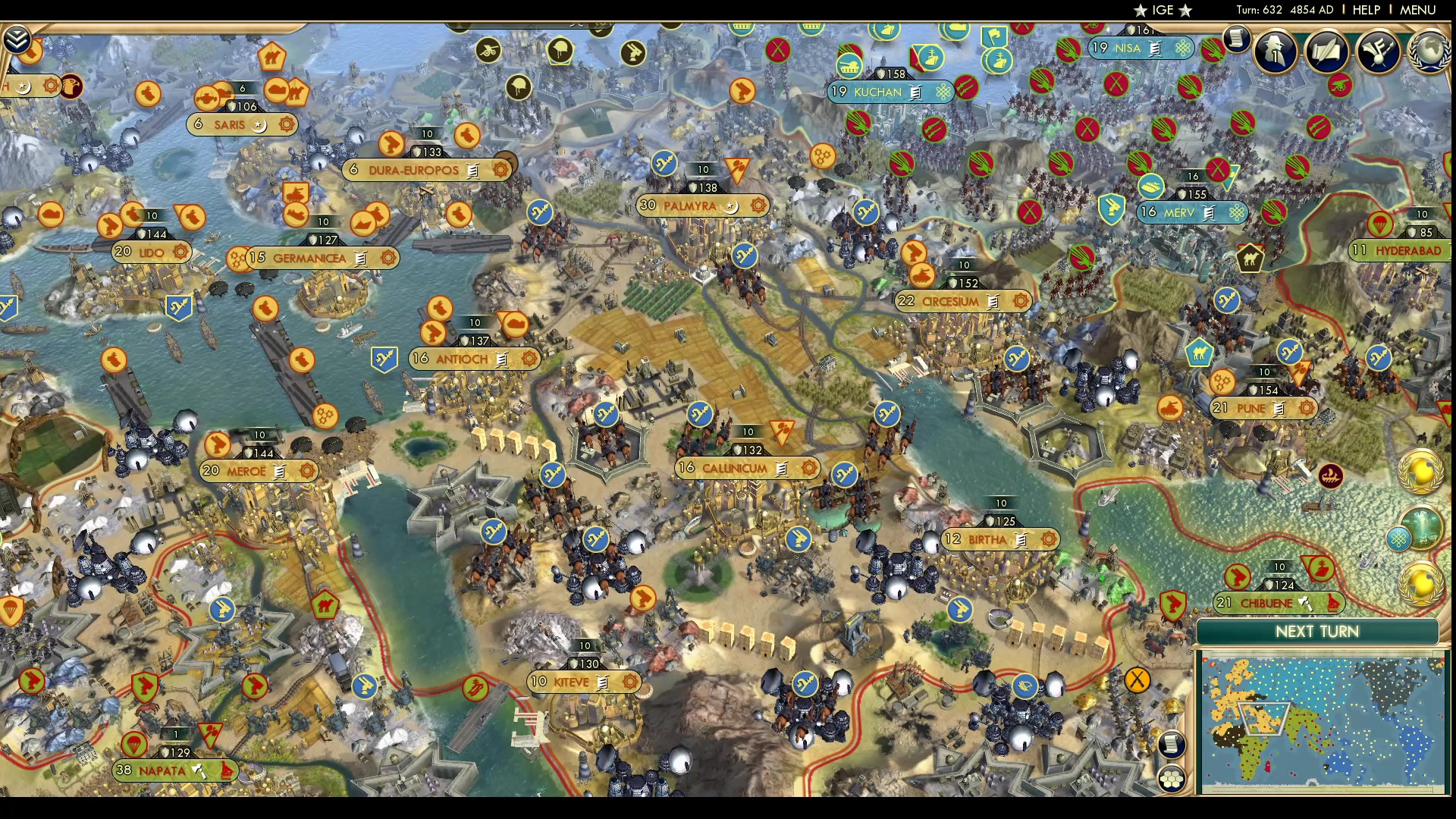1456x819 pixels.
Task: Open HELP from the top bar
Action: point(1365,10)
